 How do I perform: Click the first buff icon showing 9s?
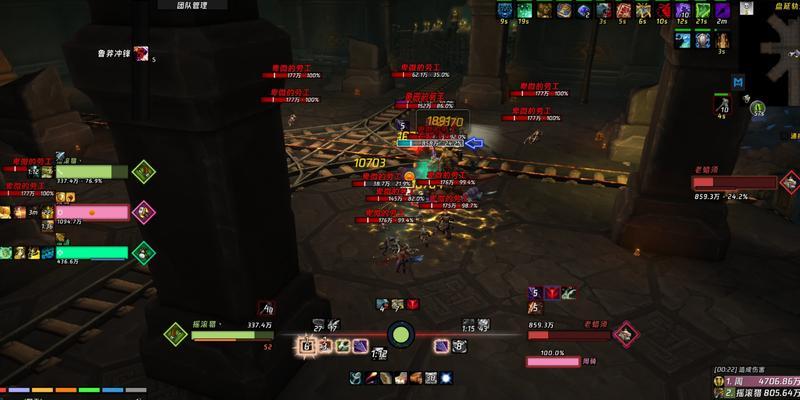503,10
